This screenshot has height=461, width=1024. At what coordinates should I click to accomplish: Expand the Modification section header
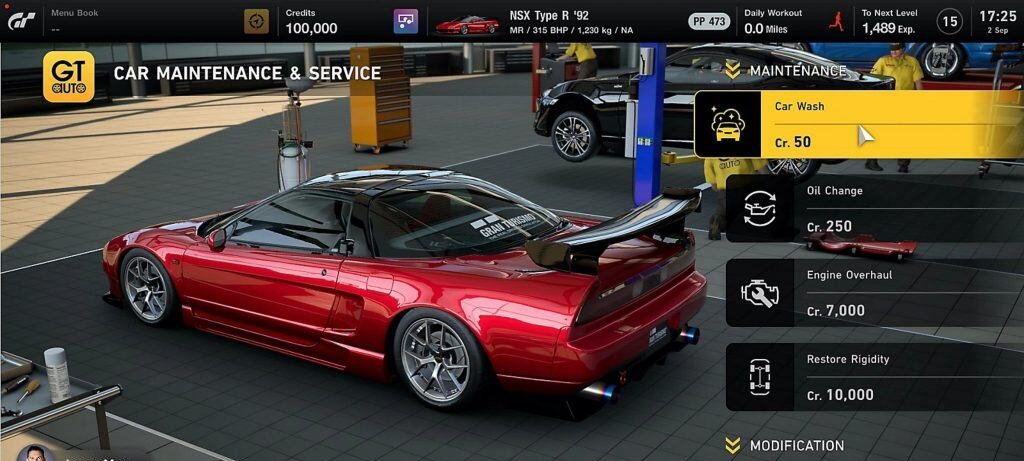coord(785,445)
